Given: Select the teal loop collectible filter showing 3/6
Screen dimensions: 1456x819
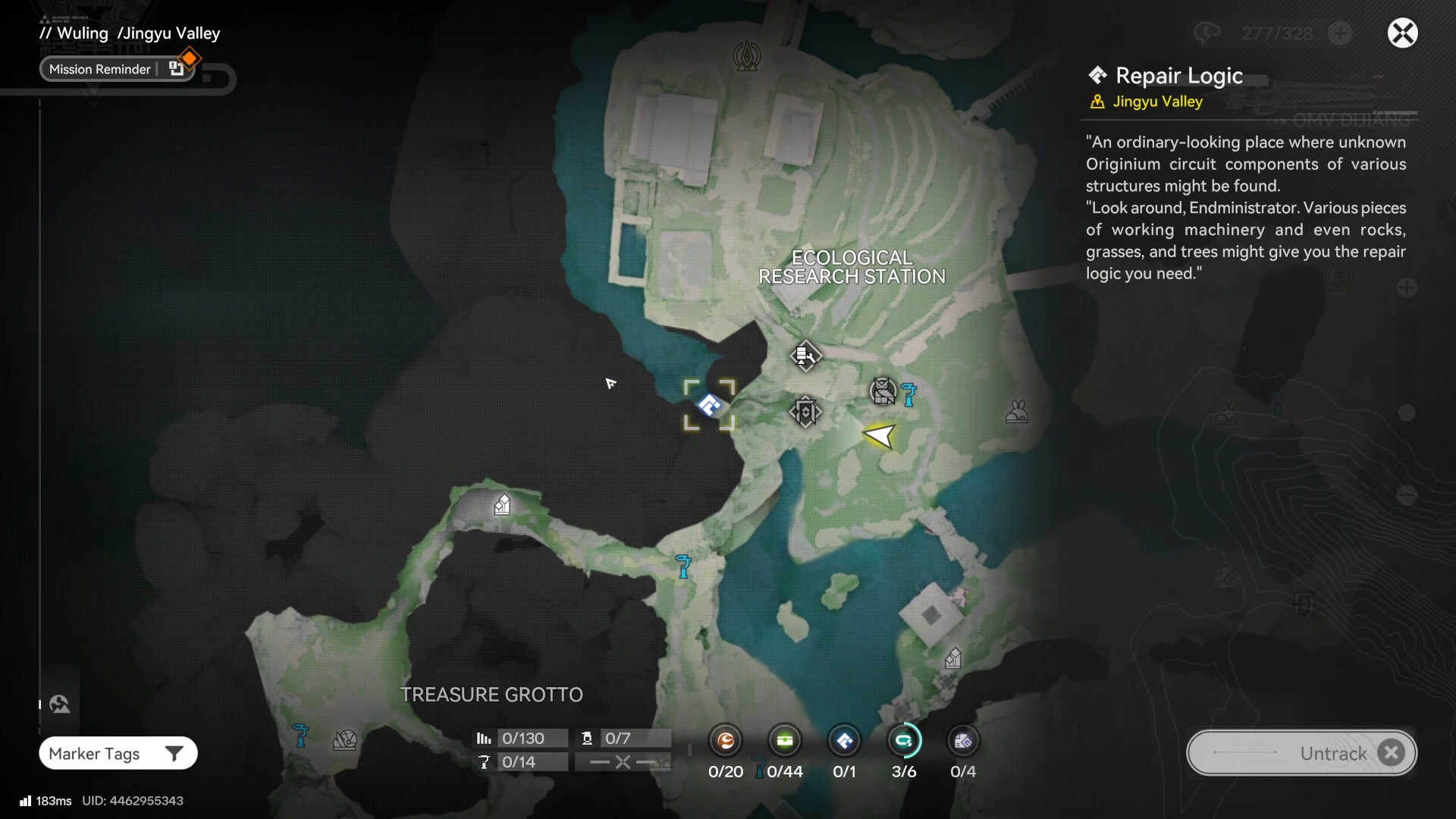Looking at the screenshot, I should point(904,741).
